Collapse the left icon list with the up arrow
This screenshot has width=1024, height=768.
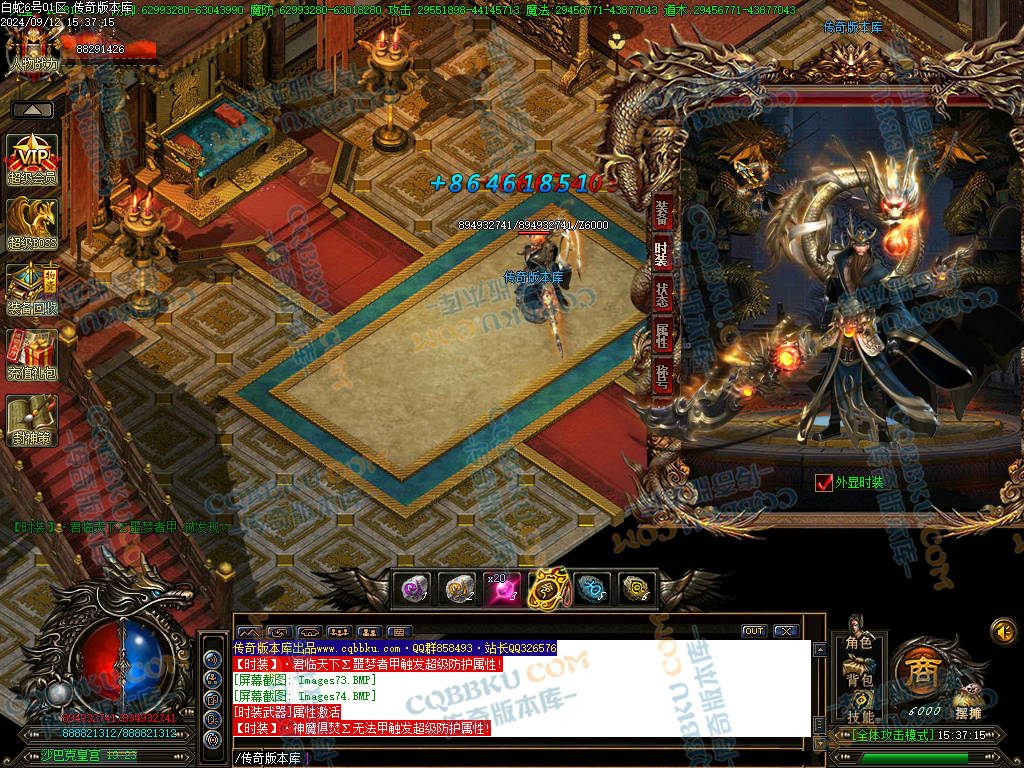pos(33,110)
